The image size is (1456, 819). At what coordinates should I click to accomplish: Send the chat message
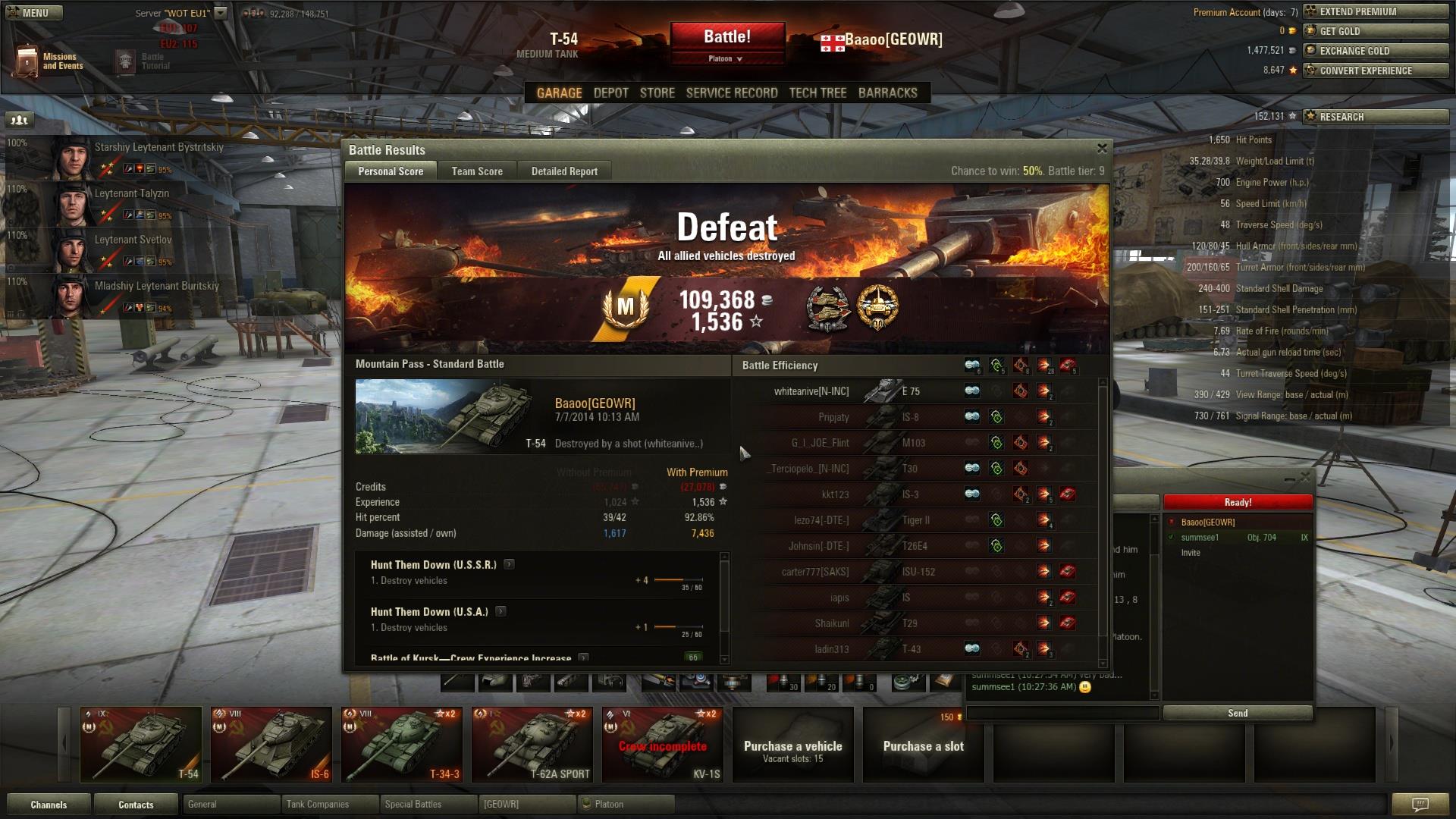click(x=1238, y=713)
